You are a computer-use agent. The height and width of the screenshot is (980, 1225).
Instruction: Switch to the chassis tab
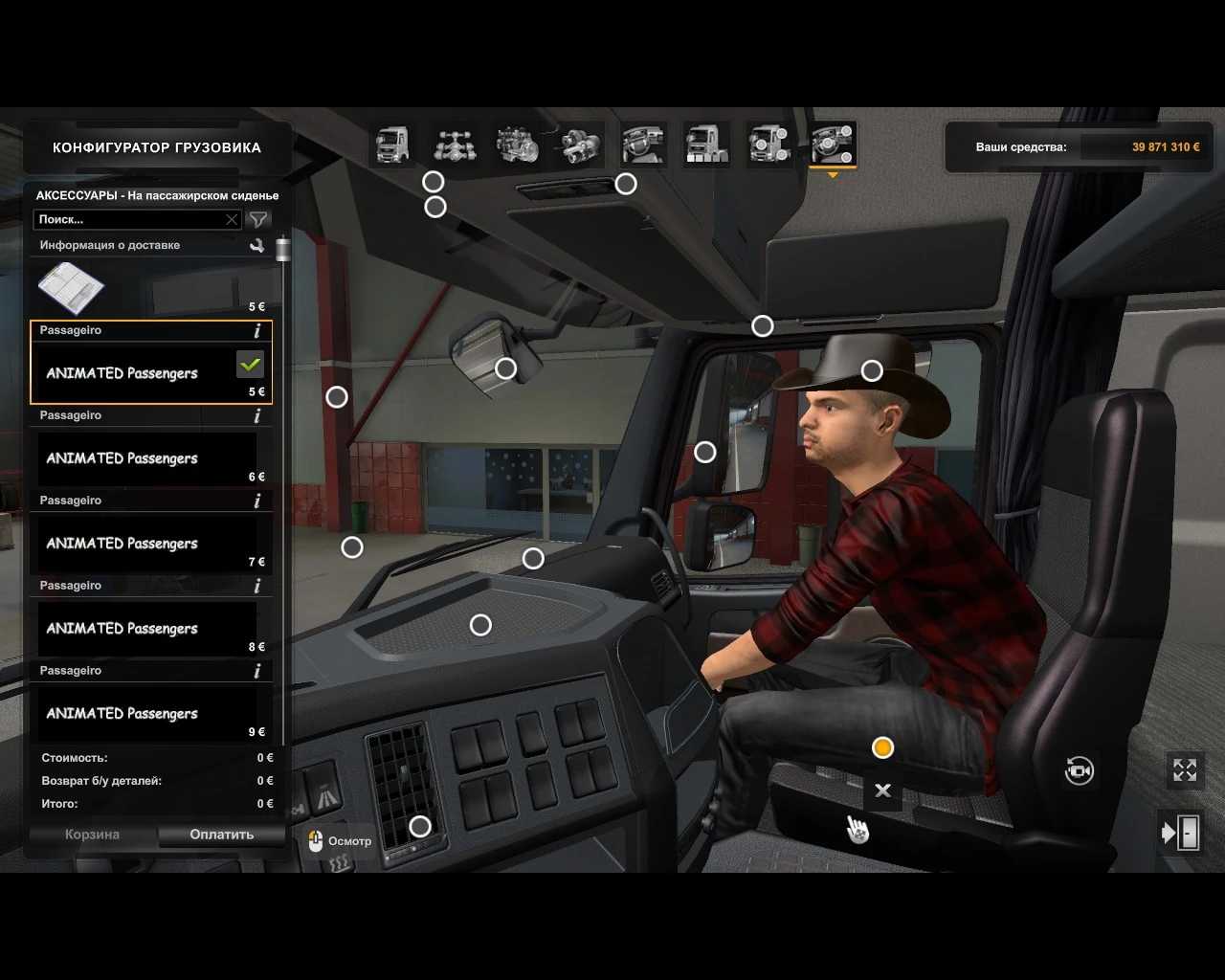coord(455,145)
